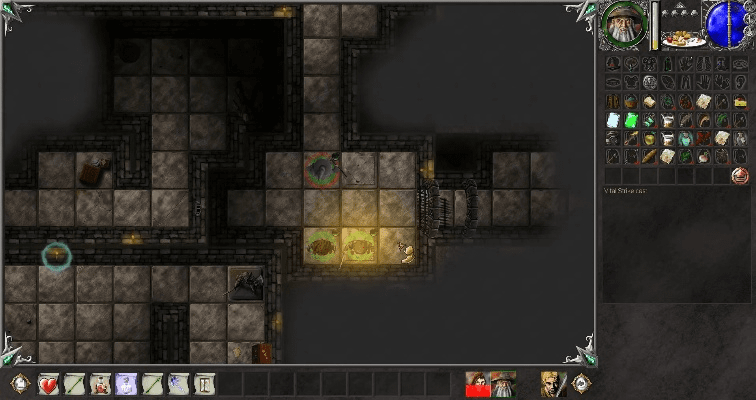Choose the highlighted purple figure scroll

[126, 383]
